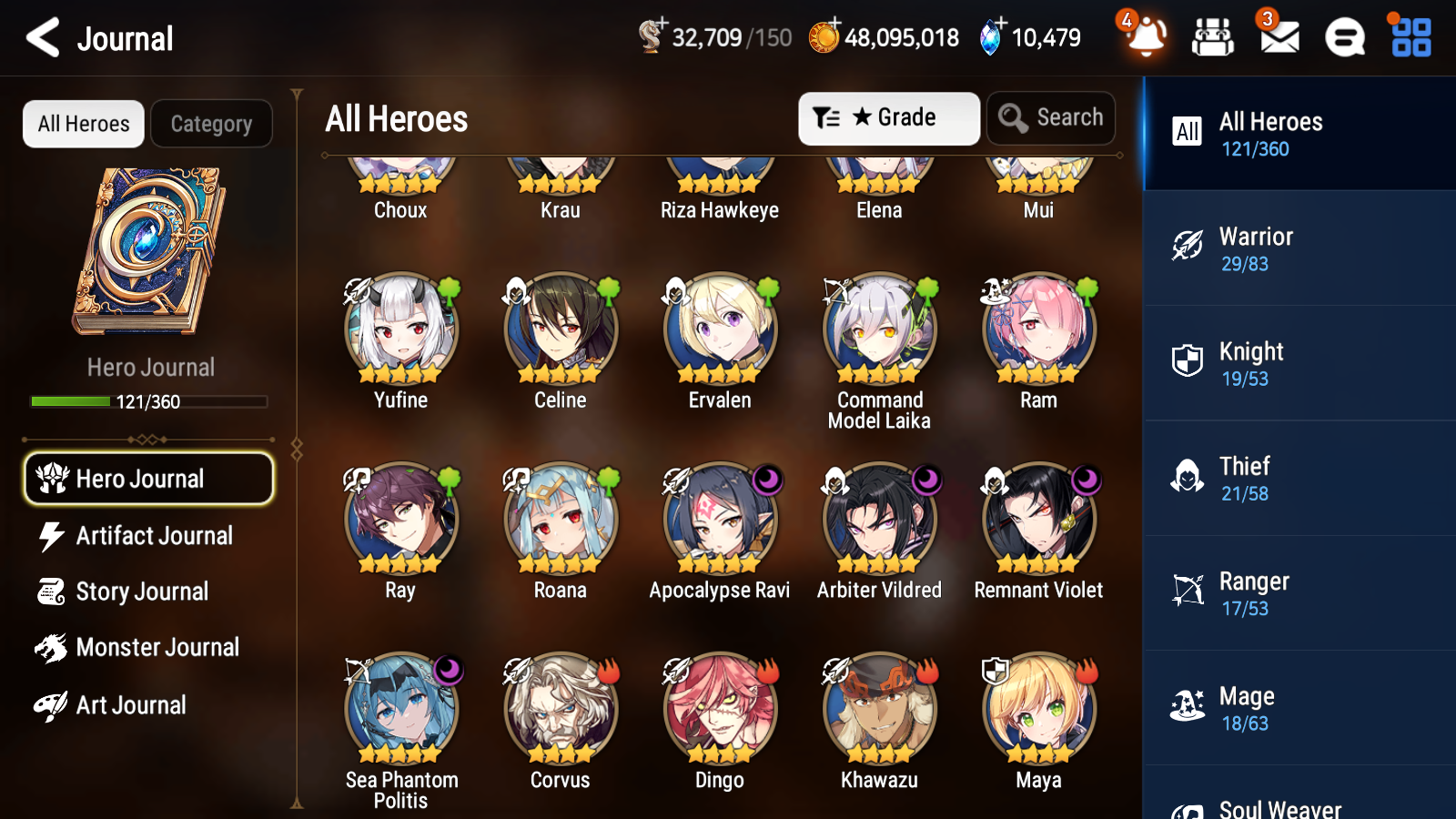Open the mailbox with 3 messages

click(1278, 38)
